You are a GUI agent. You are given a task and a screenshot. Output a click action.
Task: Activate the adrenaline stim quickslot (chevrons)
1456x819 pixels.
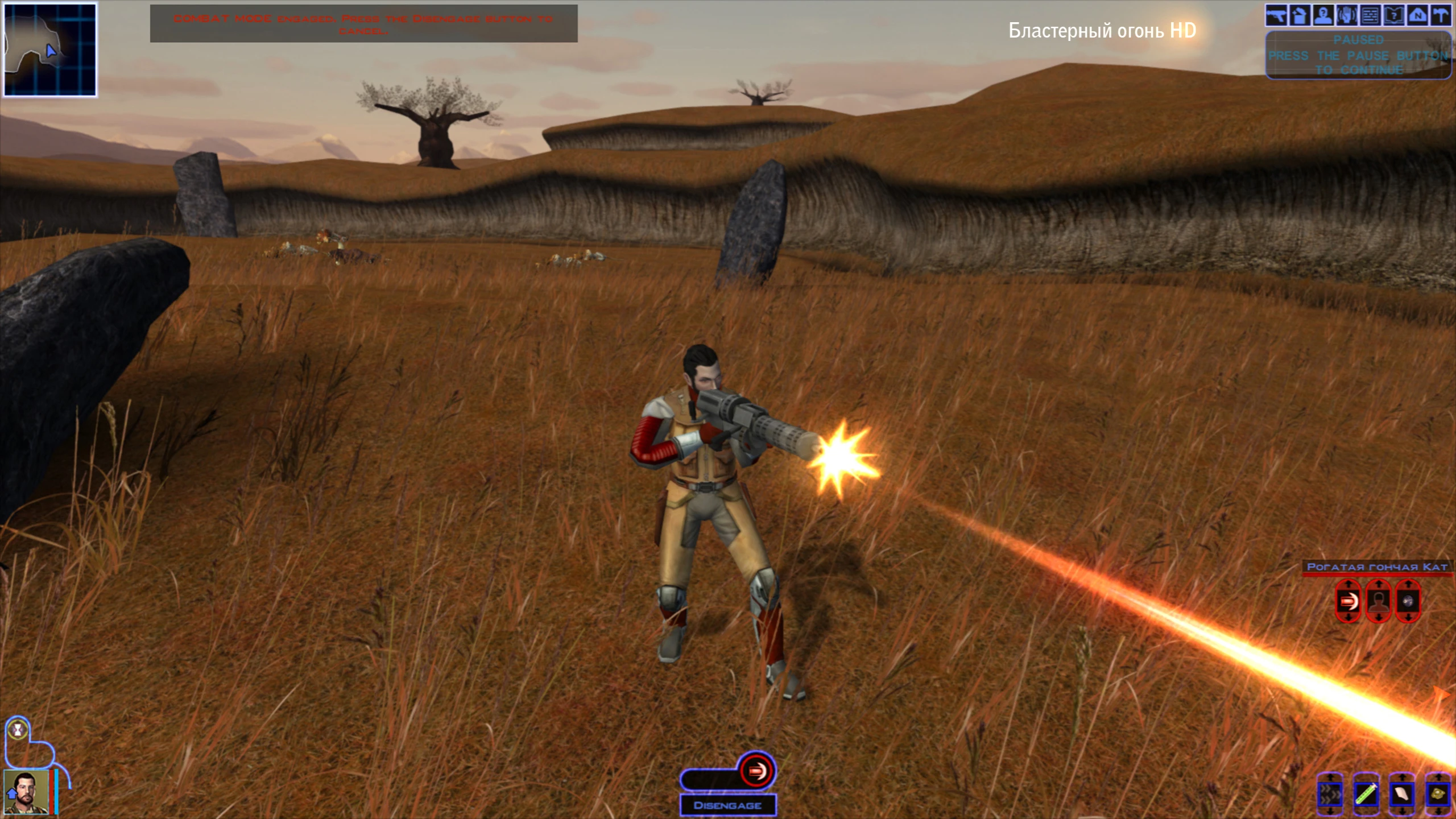click(1330, 795)
